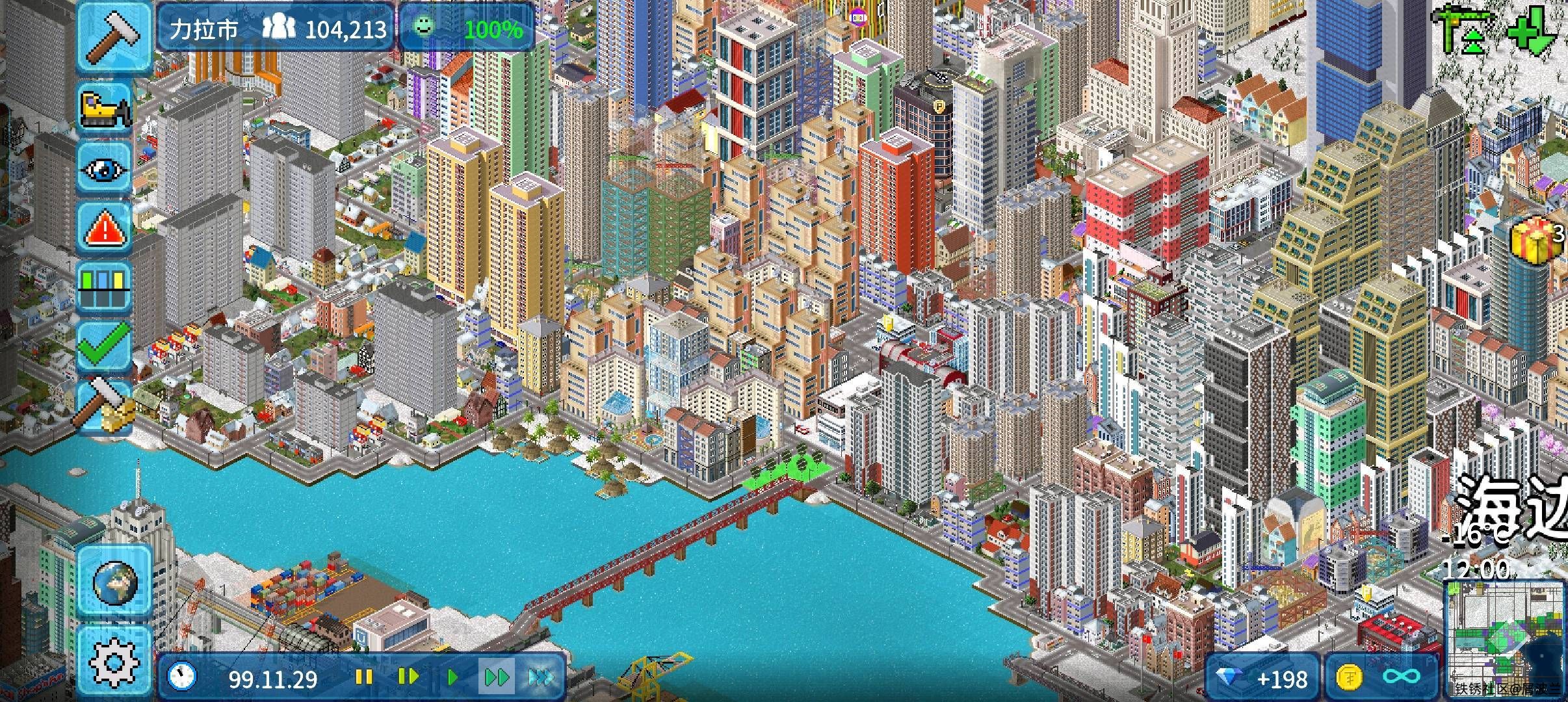
Task: Switch to the triple-arrow fastest speed
Action: coord(541,677)
